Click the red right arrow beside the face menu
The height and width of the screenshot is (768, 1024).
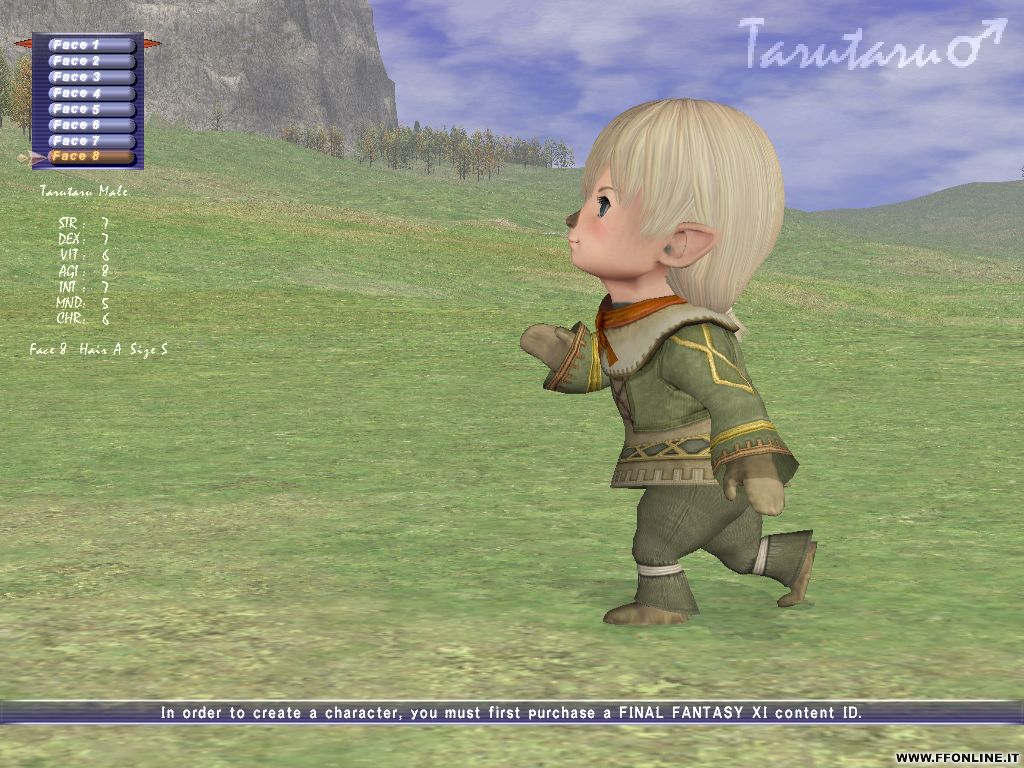153,43
